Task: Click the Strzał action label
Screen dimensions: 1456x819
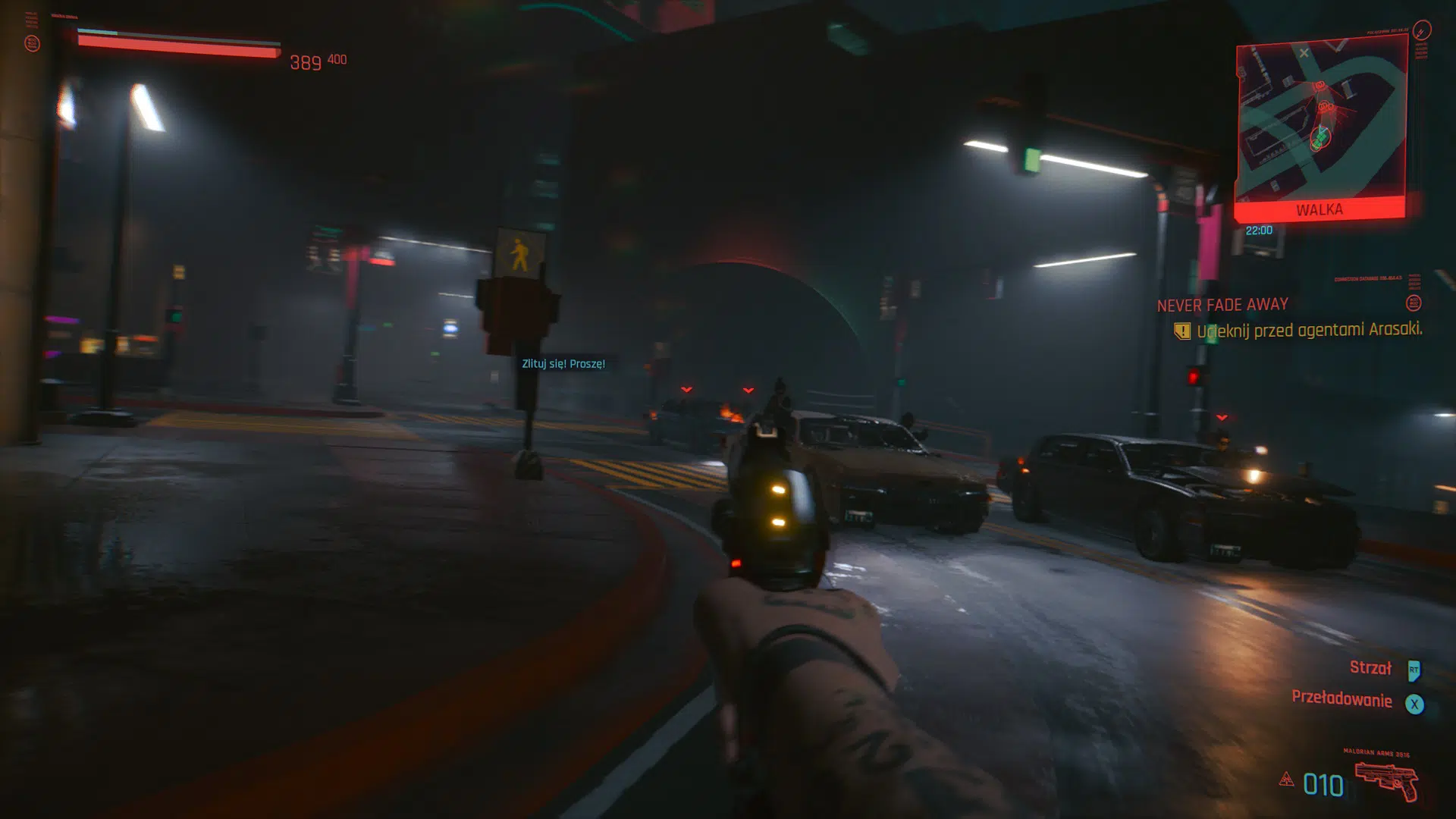Action: click(x=1371, y=669)
